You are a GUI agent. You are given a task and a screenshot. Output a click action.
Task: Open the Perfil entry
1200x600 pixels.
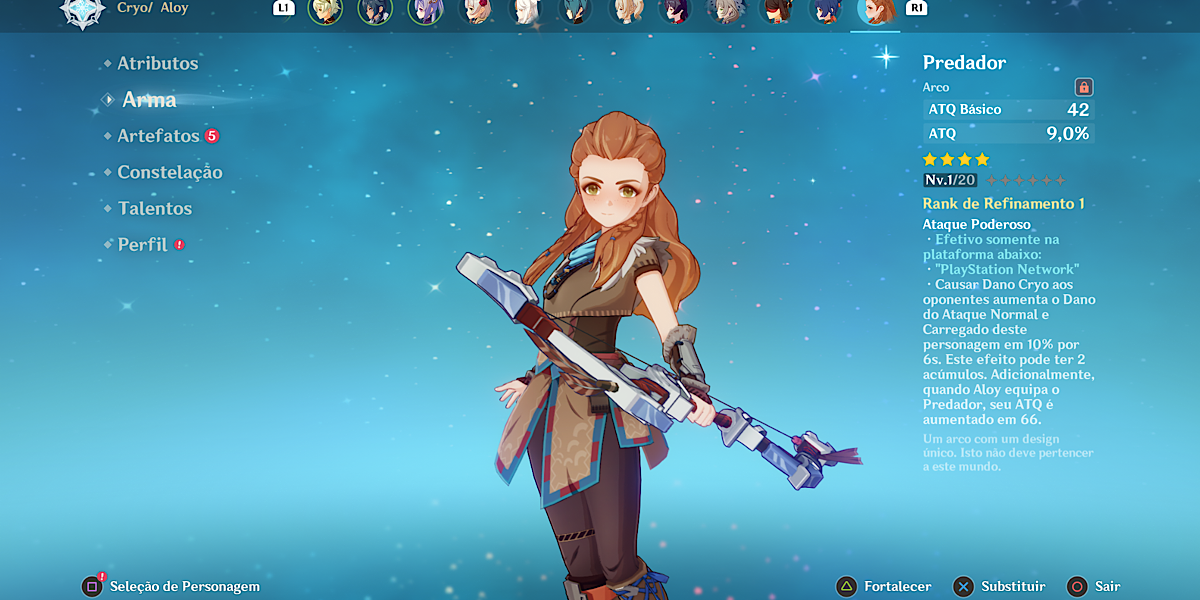click(x=142, y=244)
